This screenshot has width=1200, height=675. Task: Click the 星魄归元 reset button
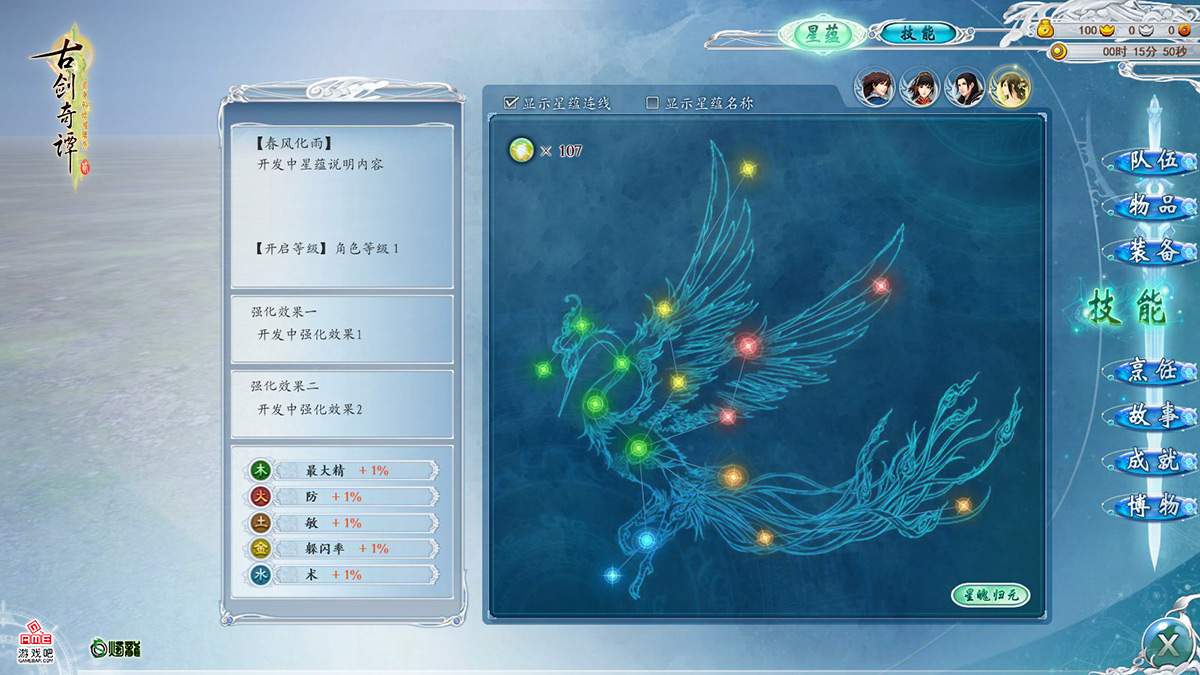[989, 596]
